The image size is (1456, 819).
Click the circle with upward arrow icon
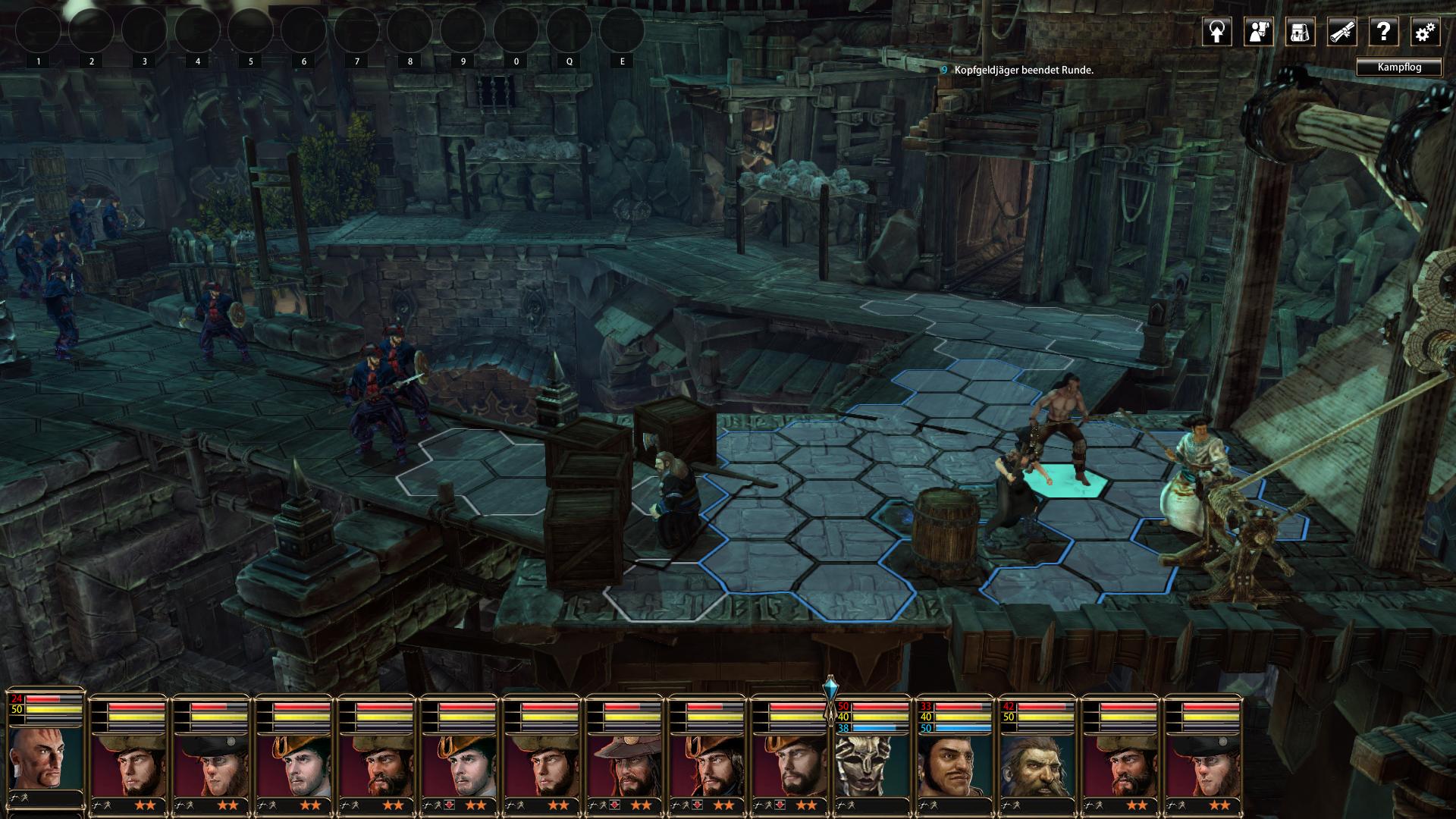[x=1217, y=32]
